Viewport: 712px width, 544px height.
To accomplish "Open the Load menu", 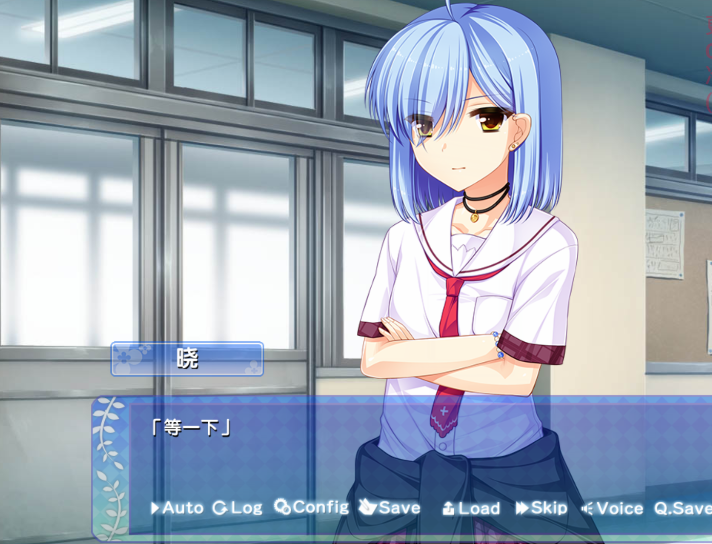I will click(x=471, y=508).
